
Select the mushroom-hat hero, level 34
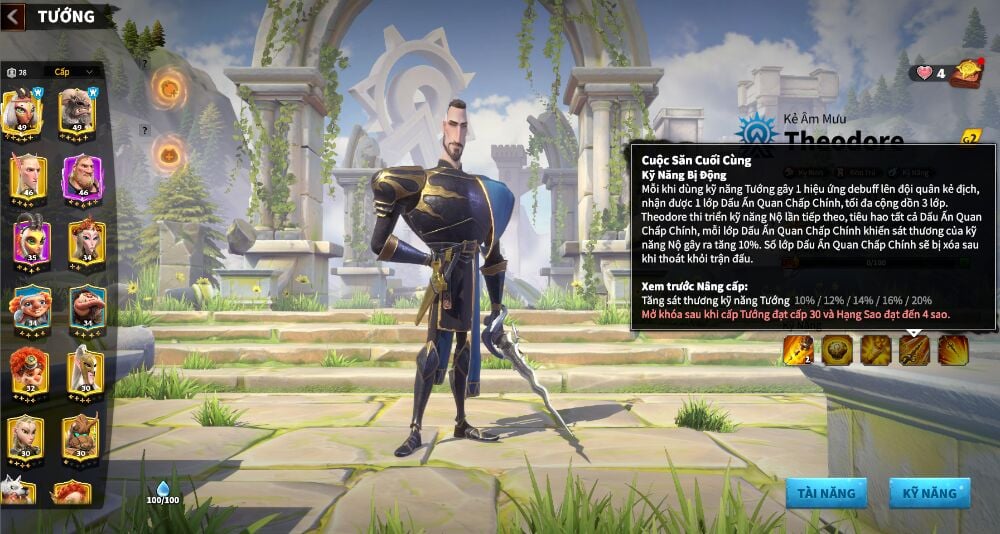click(x=86, y=306)
